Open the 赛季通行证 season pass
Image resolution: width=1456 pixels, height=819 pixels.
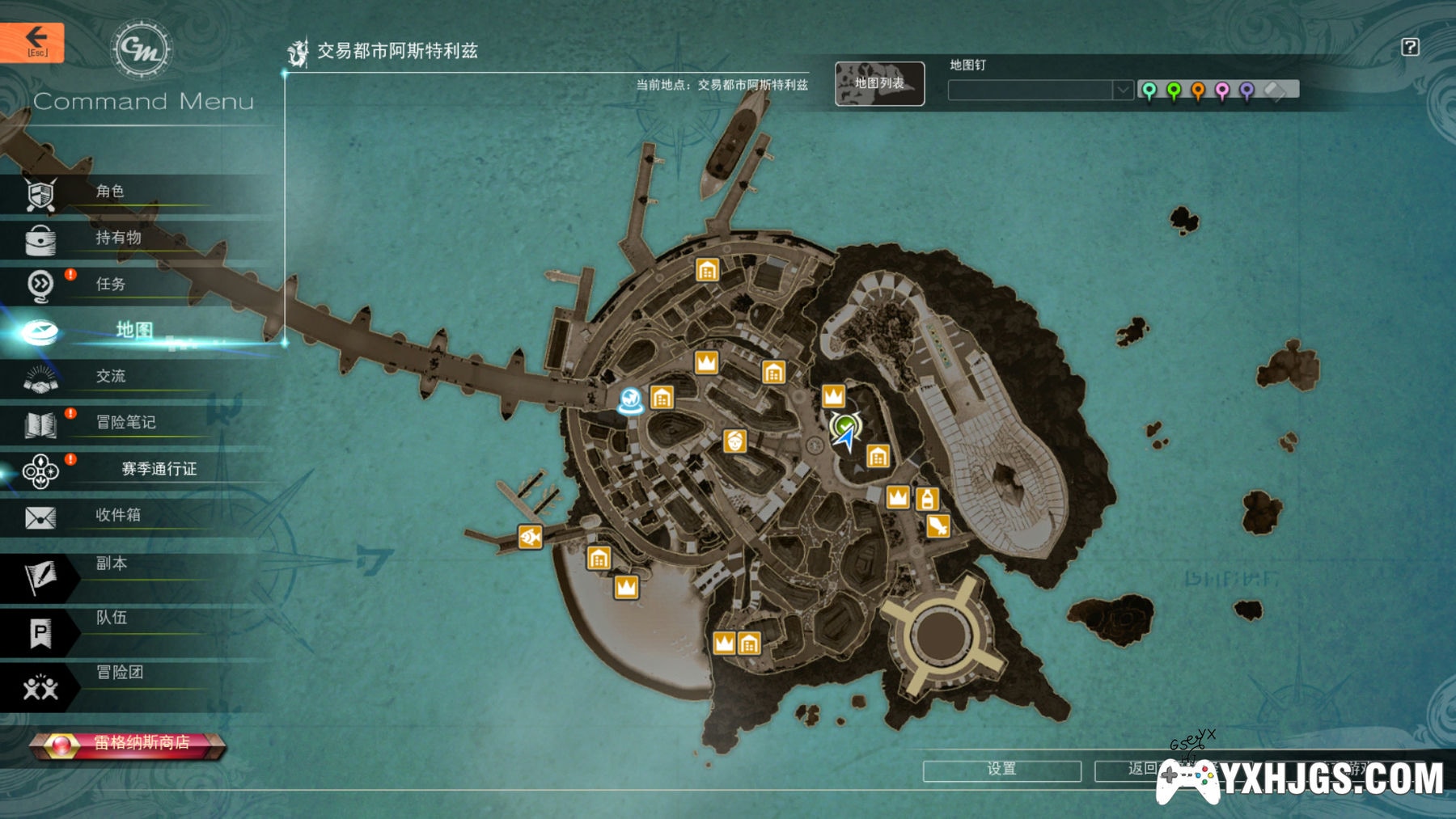click(x=159, y=469)
